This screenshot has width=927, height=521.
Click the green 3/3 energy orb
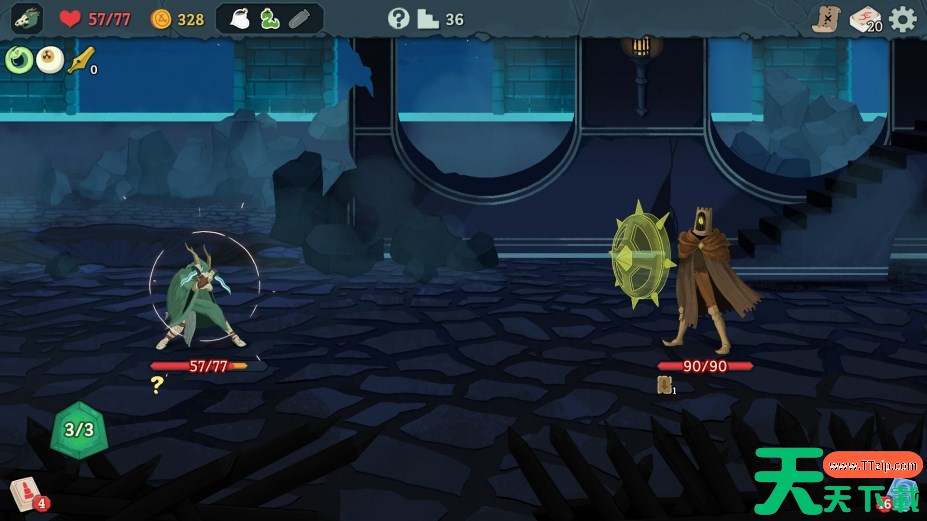pyautogui.click(x=79, y=430)
